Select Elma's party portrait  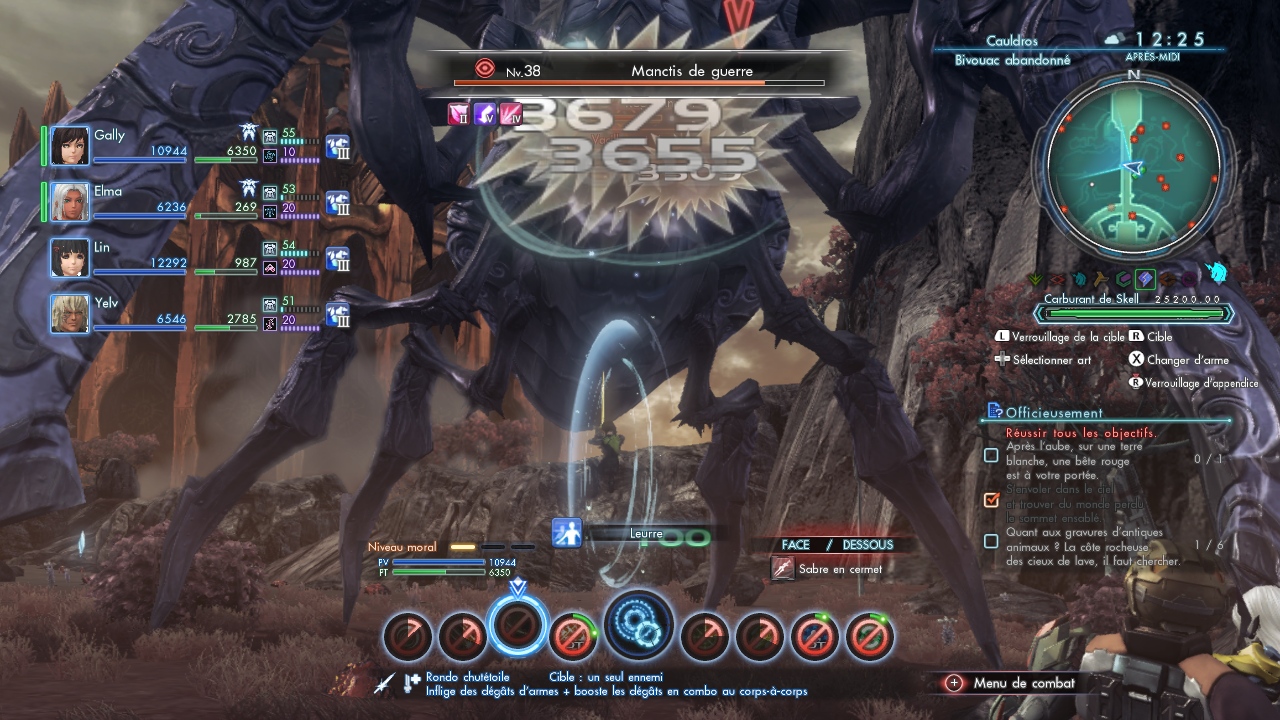pos(70,202)
